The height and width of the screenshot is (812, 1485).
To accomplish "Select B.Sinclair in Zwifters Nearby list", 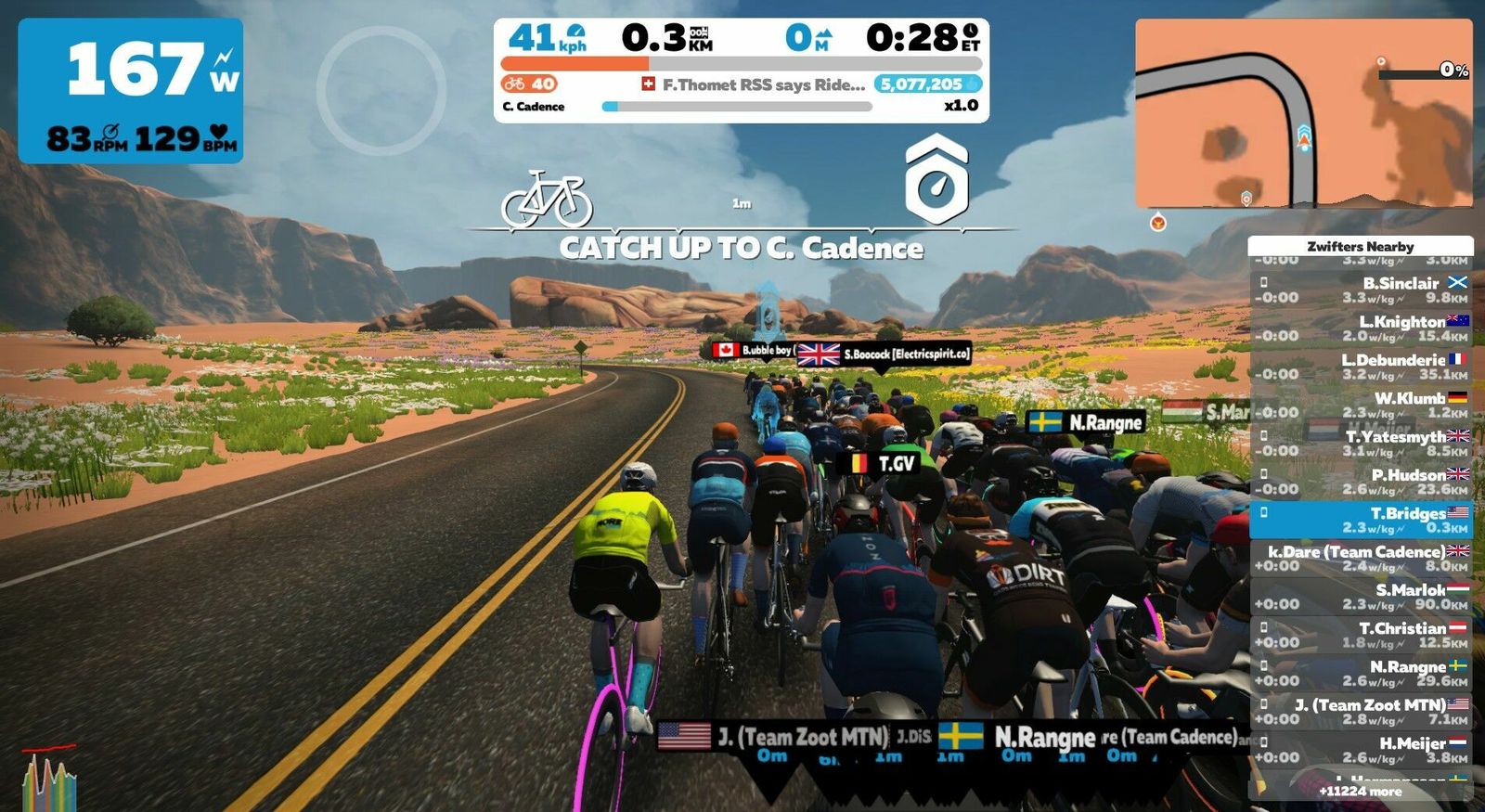I will point(1361,290).
